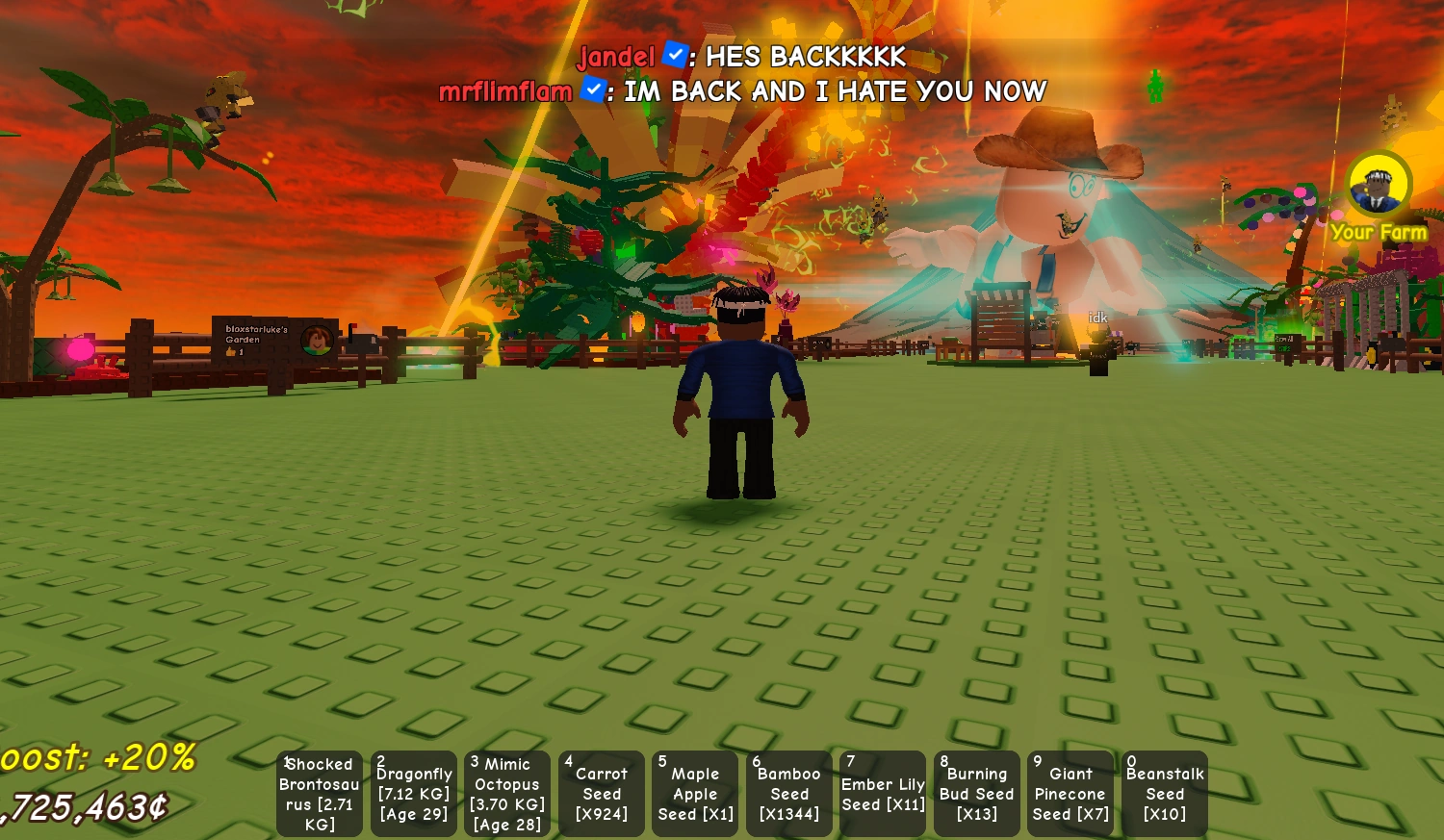Select the Bamboo Seed slot
This screenshot has width=1444, height=840.
tap(788, 793)
